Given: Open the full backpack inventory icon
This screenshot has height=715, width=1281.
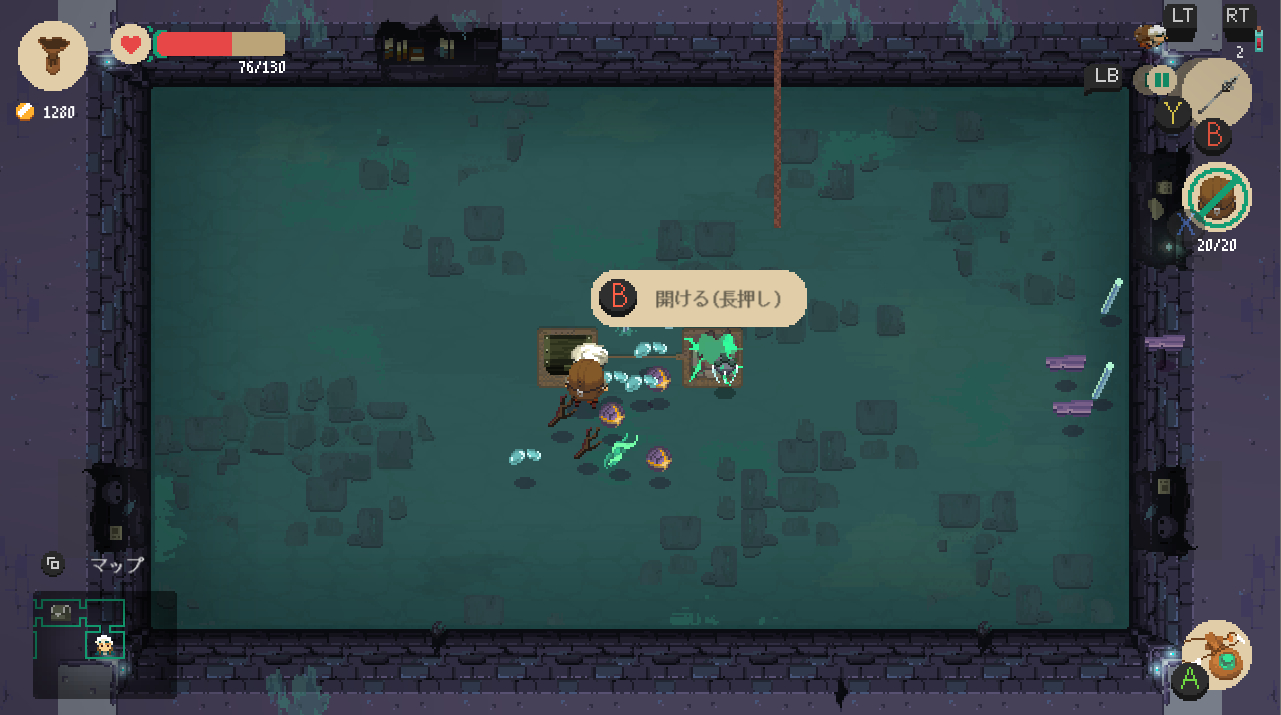Looking at the screenshot, I should pos(1217,197).
